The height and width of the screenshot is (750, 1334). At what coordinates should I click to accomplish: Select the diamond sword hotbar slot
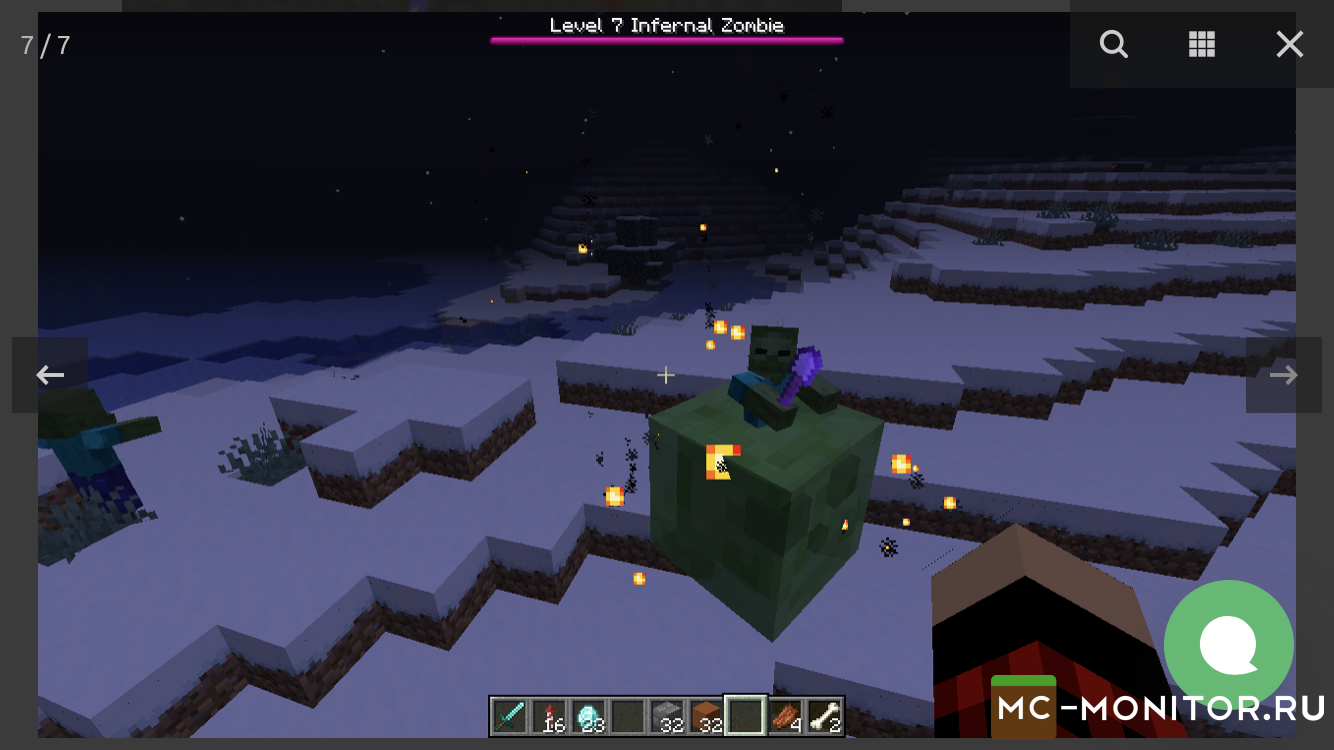point(509,716)
